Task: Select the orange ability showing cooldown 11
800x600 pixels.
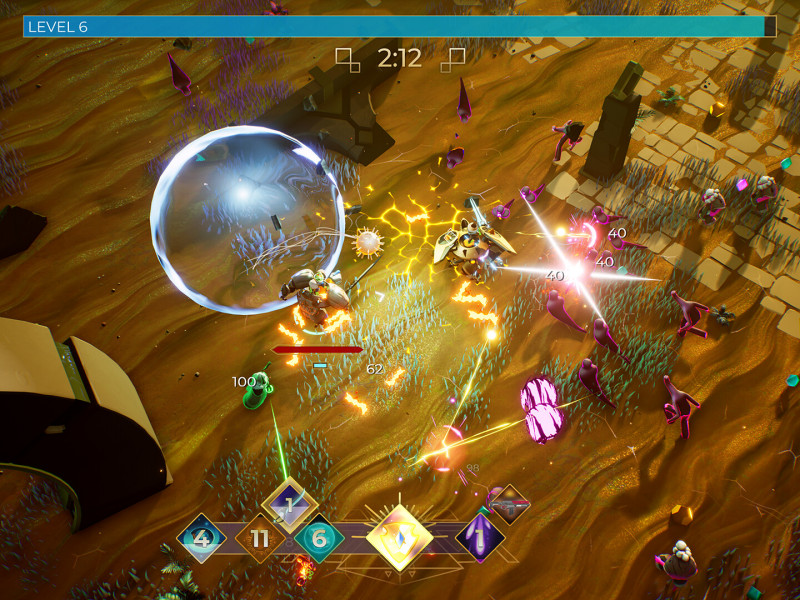Action: pyautogui.click(x=260, y=539)
